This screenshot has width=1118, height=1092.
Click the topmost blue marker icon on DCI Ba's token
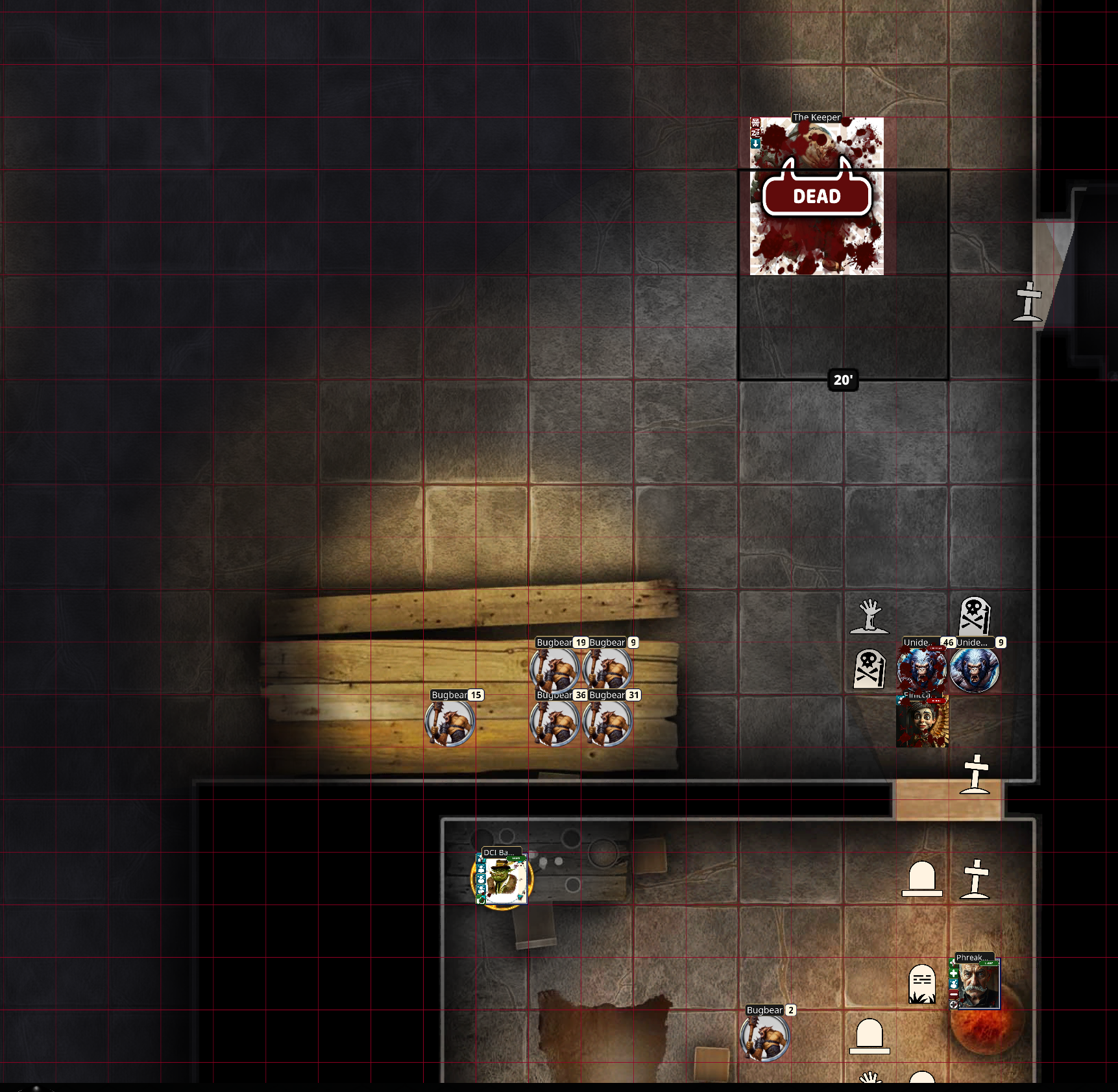click(481, 858)
